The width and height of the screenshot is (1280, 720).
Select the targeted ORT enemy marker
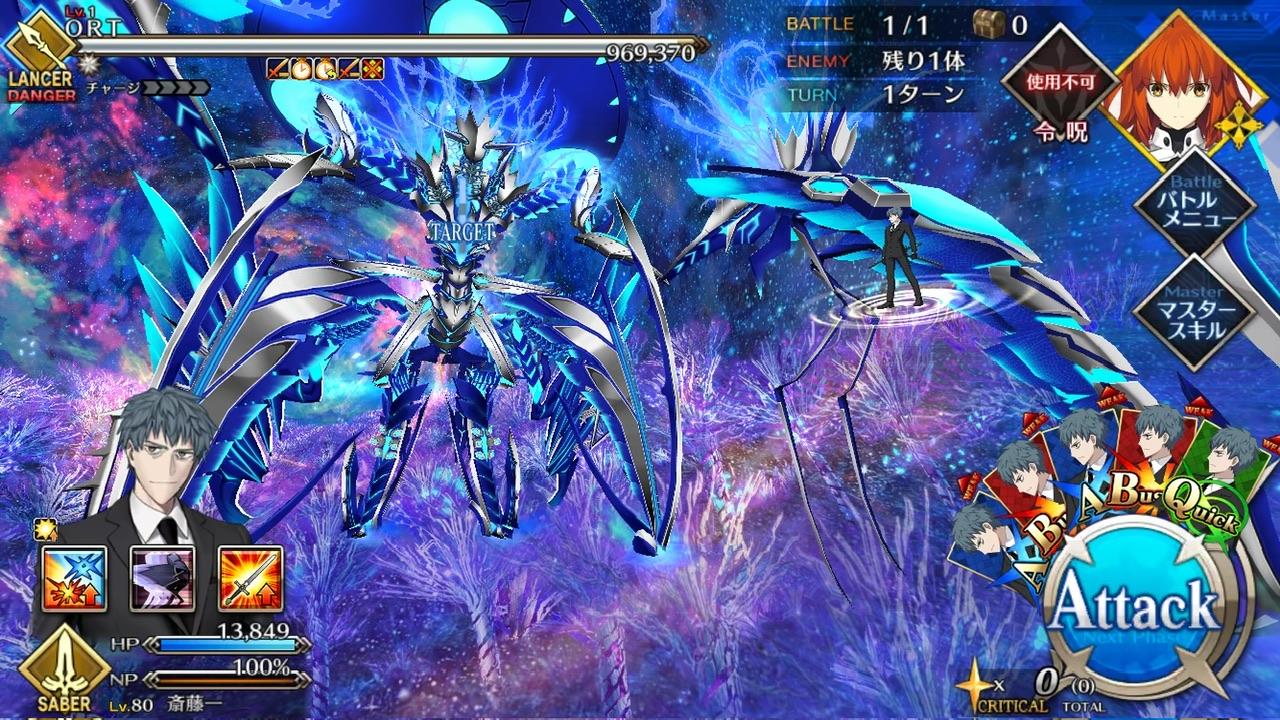click(x=460, y=231)
